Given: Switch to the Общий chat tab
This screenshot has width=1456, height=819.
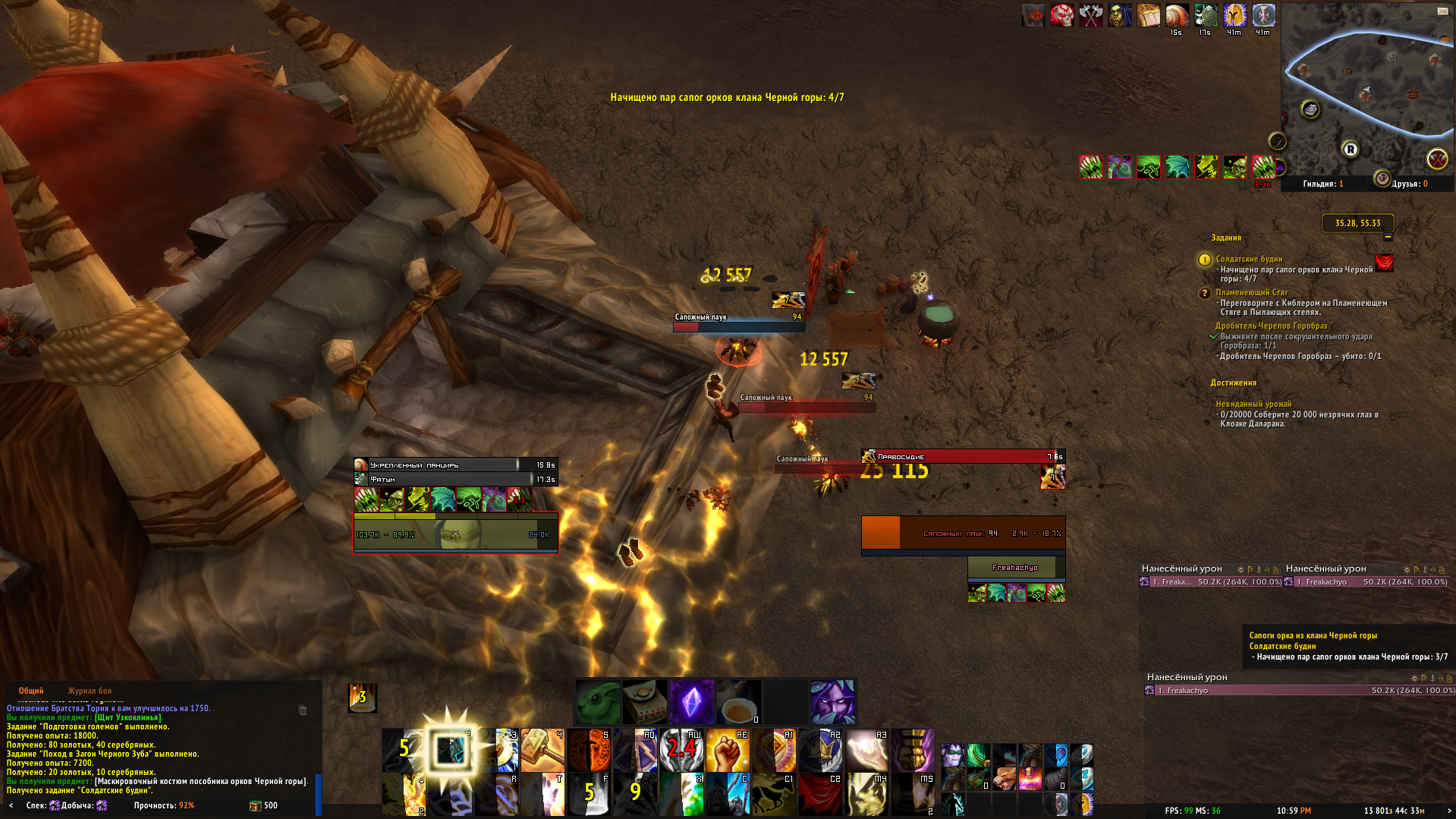Looking at the screenshot, I should pos(31,691).
